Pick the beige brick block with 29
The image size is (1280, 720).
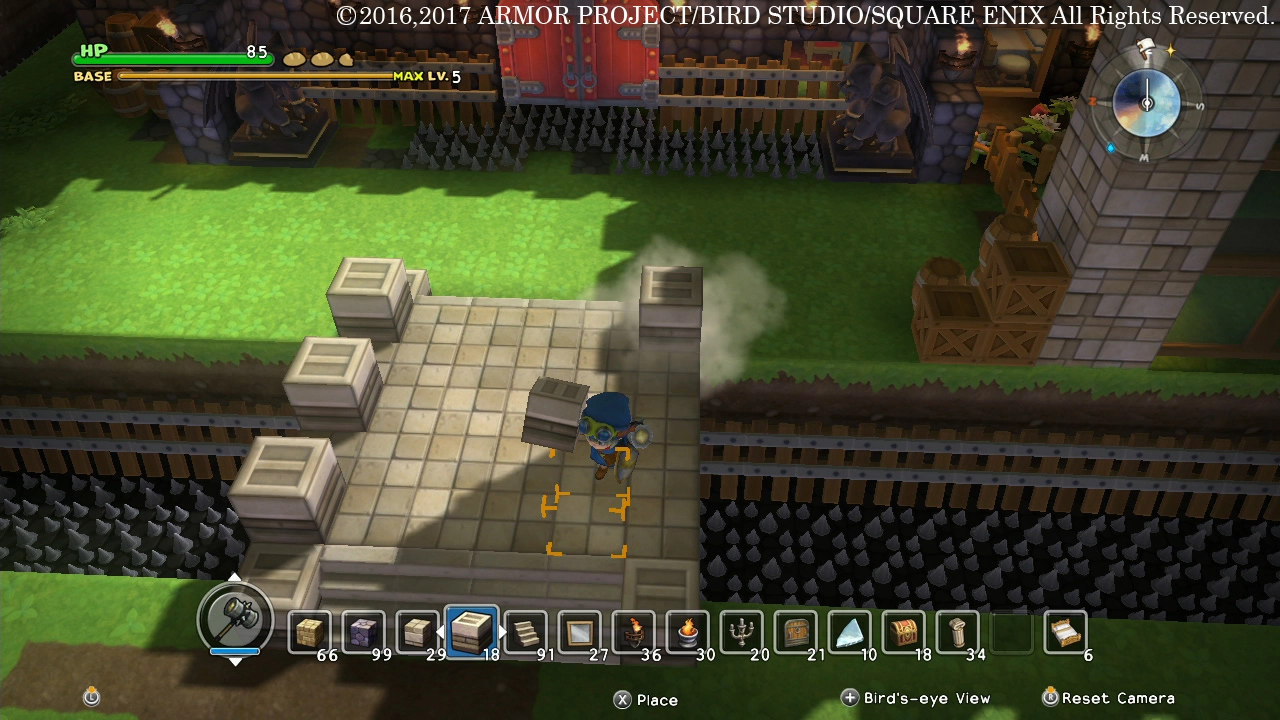click(x=418, y=632)
